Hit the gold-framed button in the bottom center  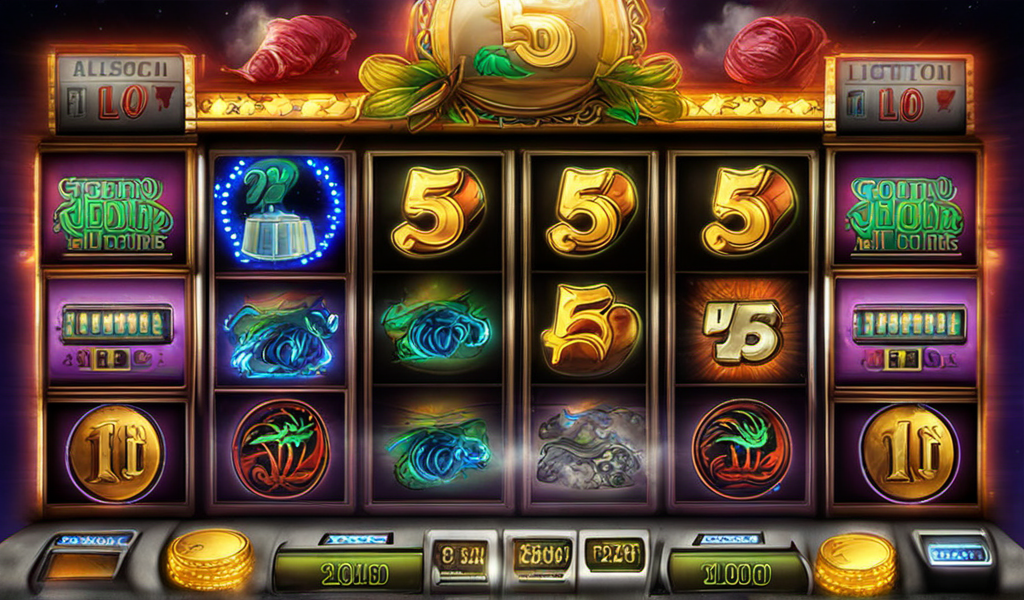pos(540,554)
